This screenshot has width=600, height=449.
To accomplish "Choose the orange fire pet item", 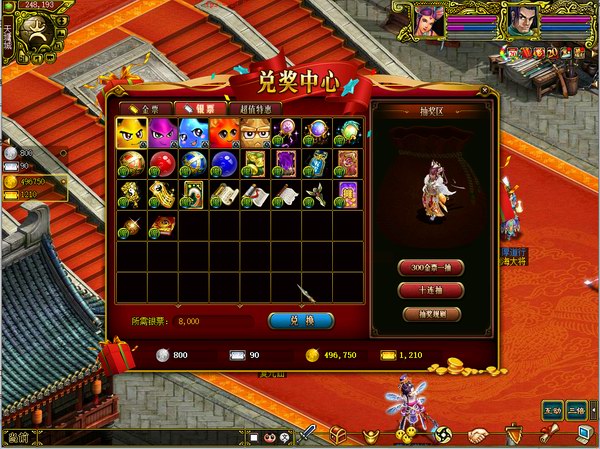I will 224,131.
